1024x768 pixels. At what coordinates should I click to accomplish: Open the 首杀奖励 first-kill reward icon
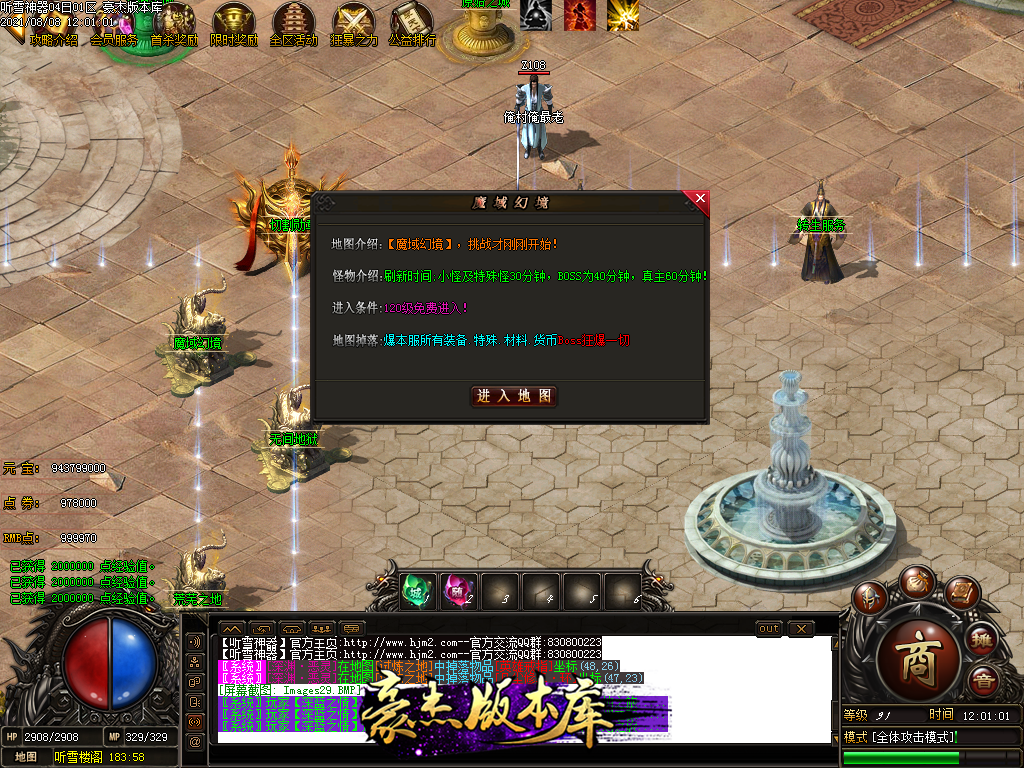[174, 22]
